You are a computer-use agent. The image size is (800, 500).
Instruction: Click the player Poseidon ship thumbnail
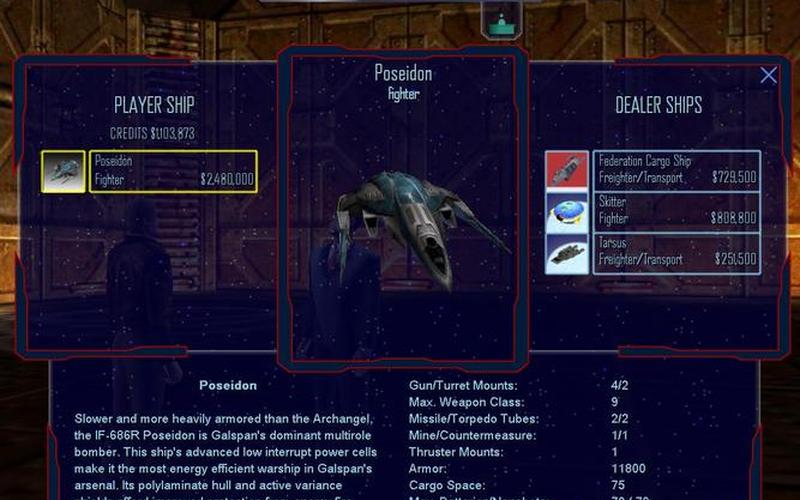pos(63,171)
